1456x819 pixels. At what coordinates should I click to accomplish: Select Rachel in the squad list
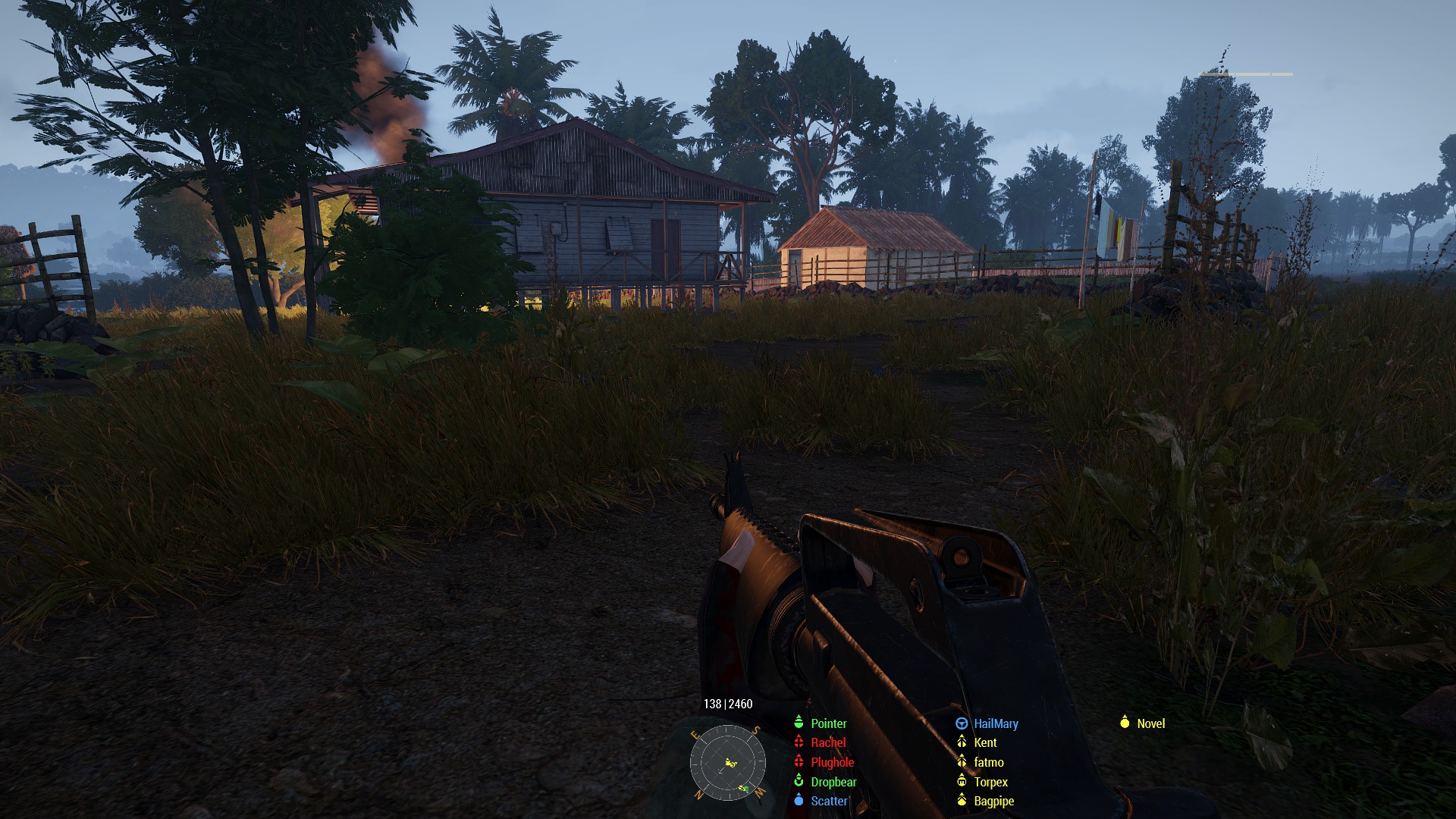827,742
